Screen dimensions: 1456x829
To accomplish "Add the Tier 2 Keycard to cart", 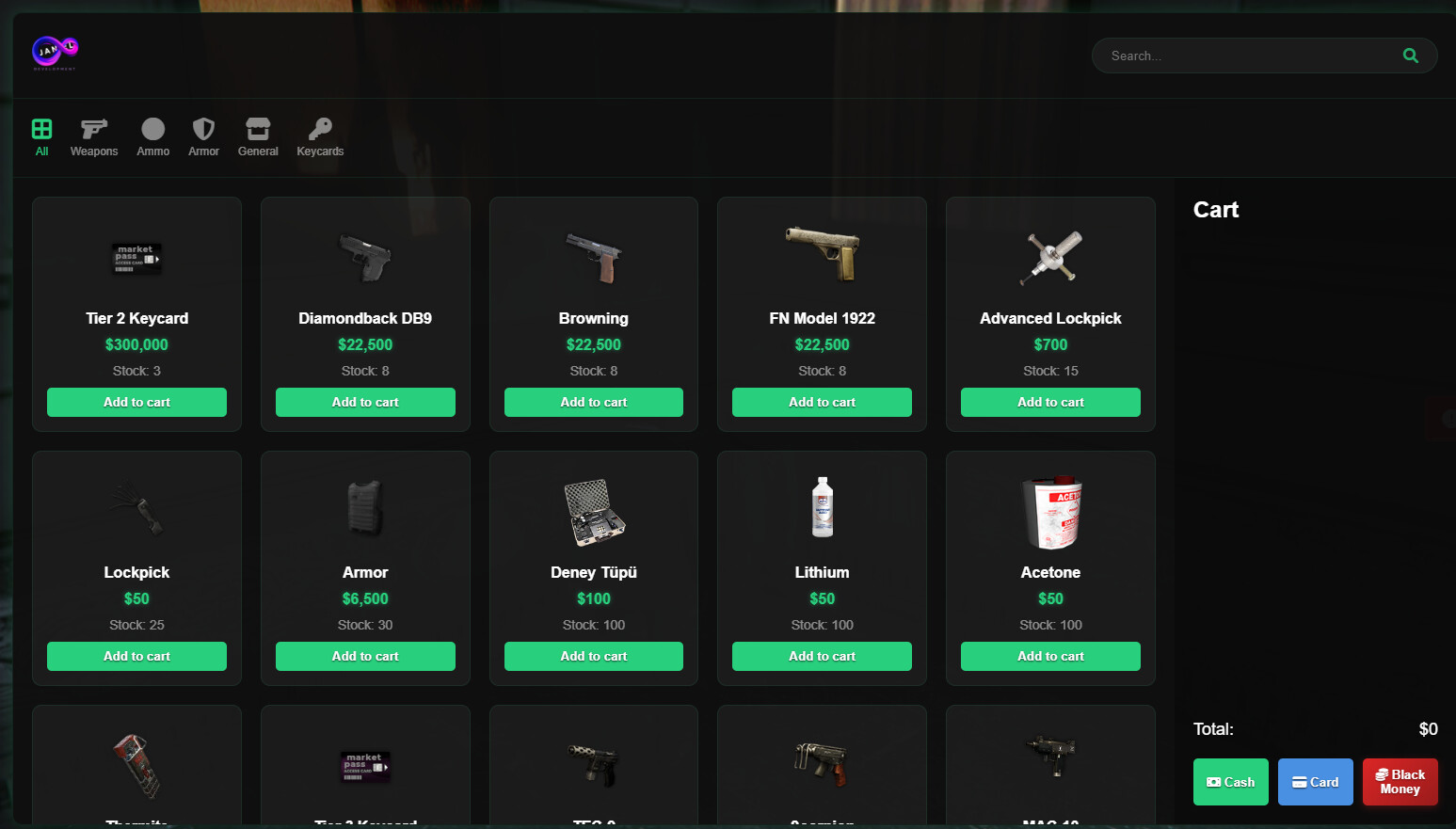I will point(136,402).
